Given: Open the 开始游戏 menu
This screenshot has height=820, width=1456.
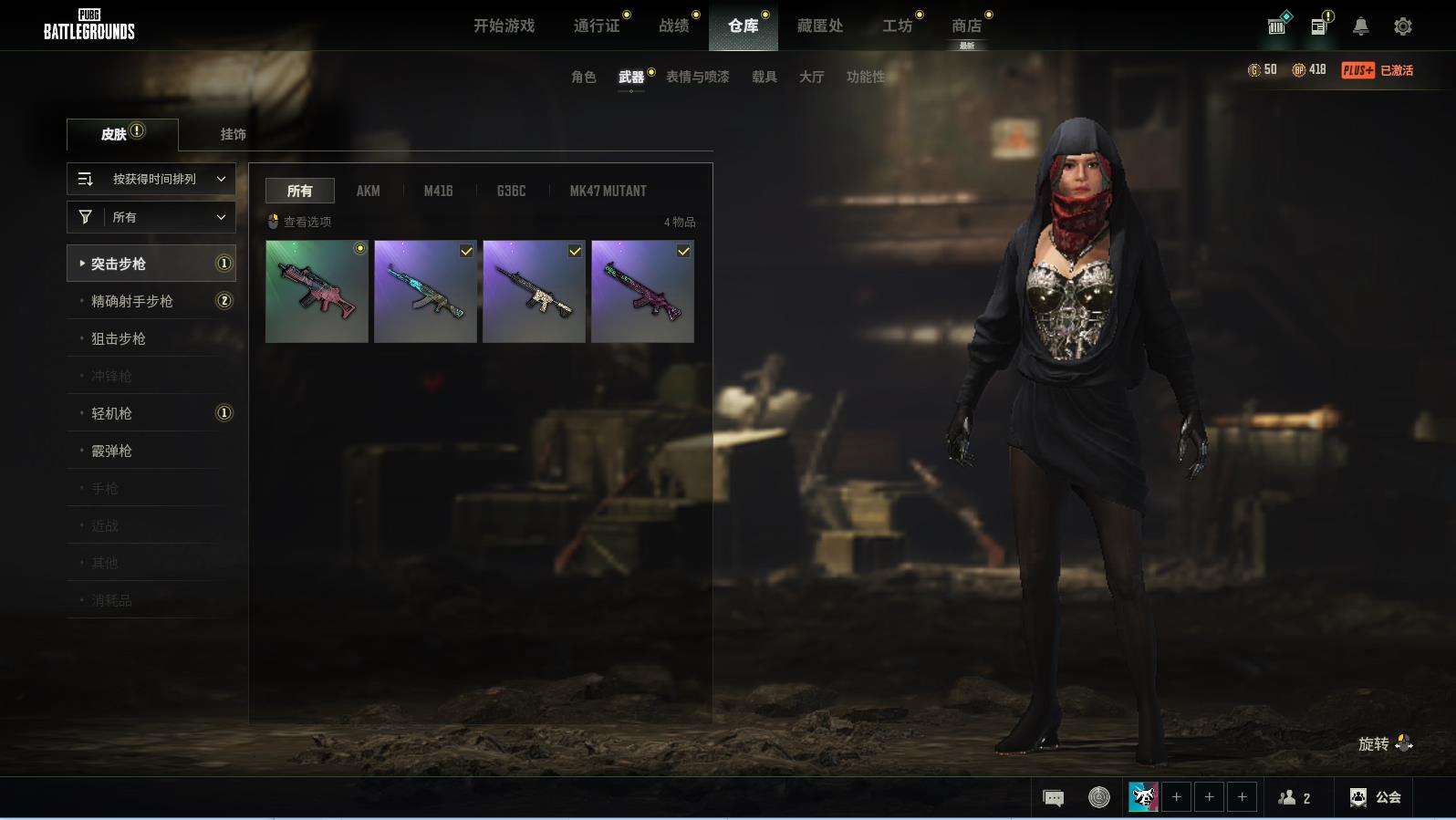Looking at the screenshot, I should [504, 26].
